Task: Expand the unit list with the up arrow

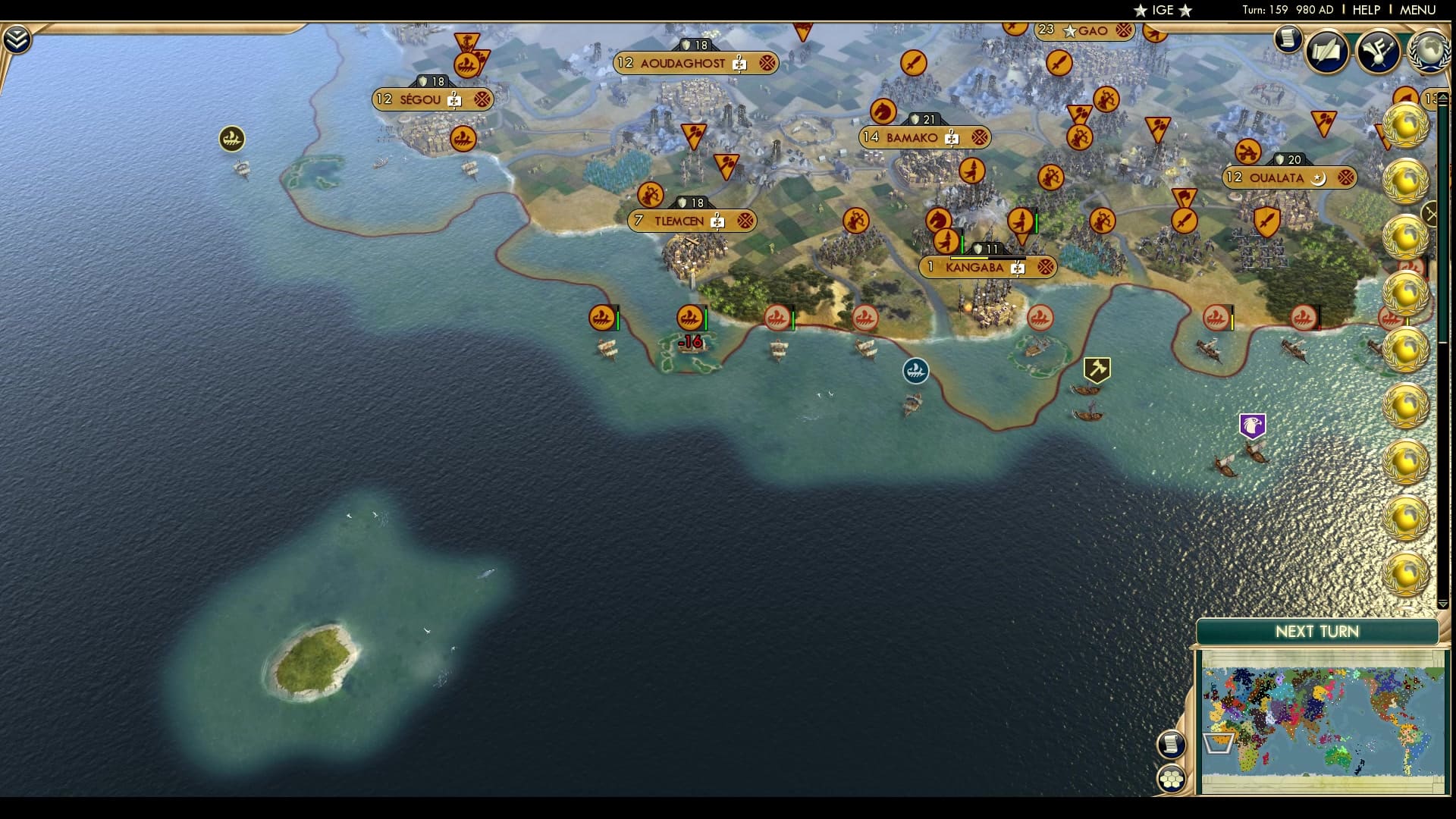Action: pyautogui.click(x=1443, y=96)
